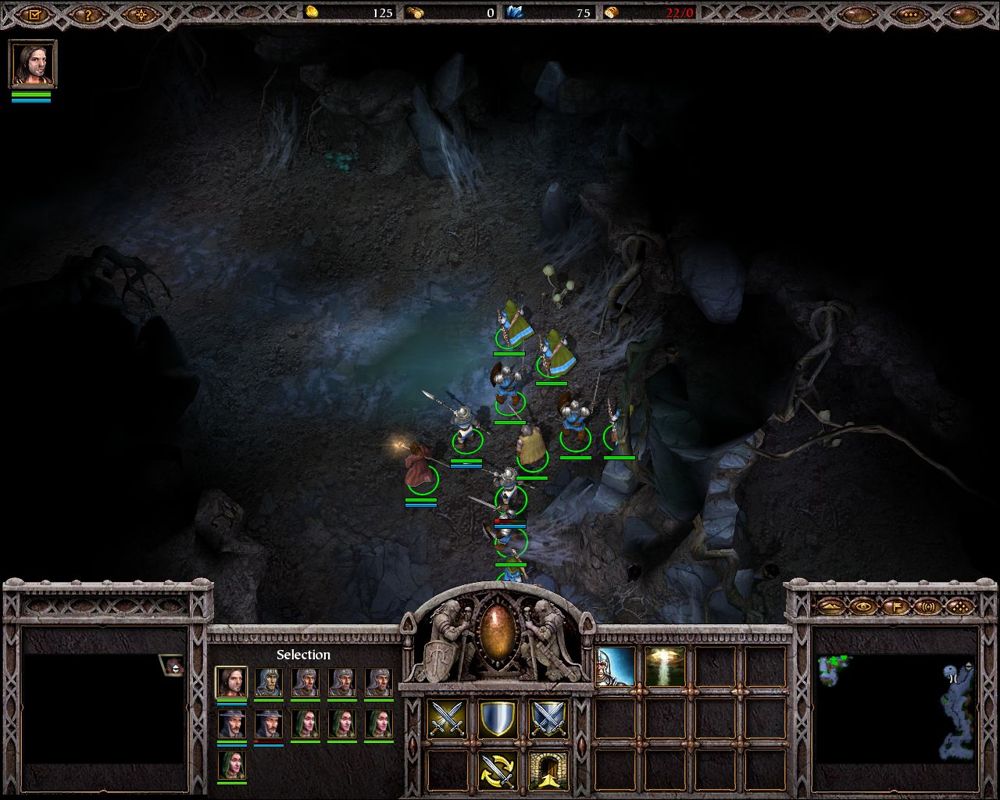Toggle the eye visibility minimap button
1000x800 pixels.
click(861, 606)
